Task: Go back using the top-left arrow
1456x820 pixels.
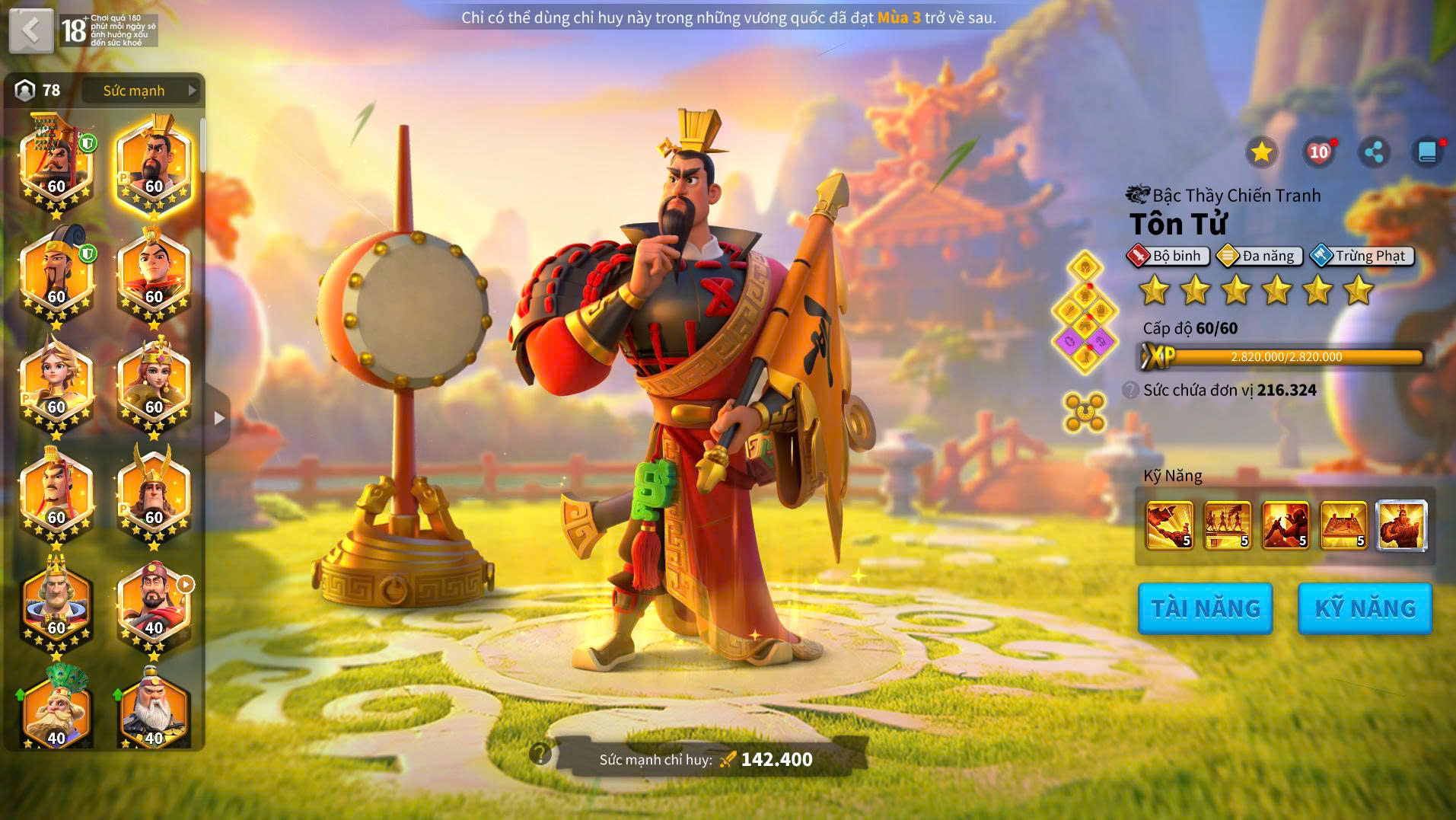Action: coord(31,30)
